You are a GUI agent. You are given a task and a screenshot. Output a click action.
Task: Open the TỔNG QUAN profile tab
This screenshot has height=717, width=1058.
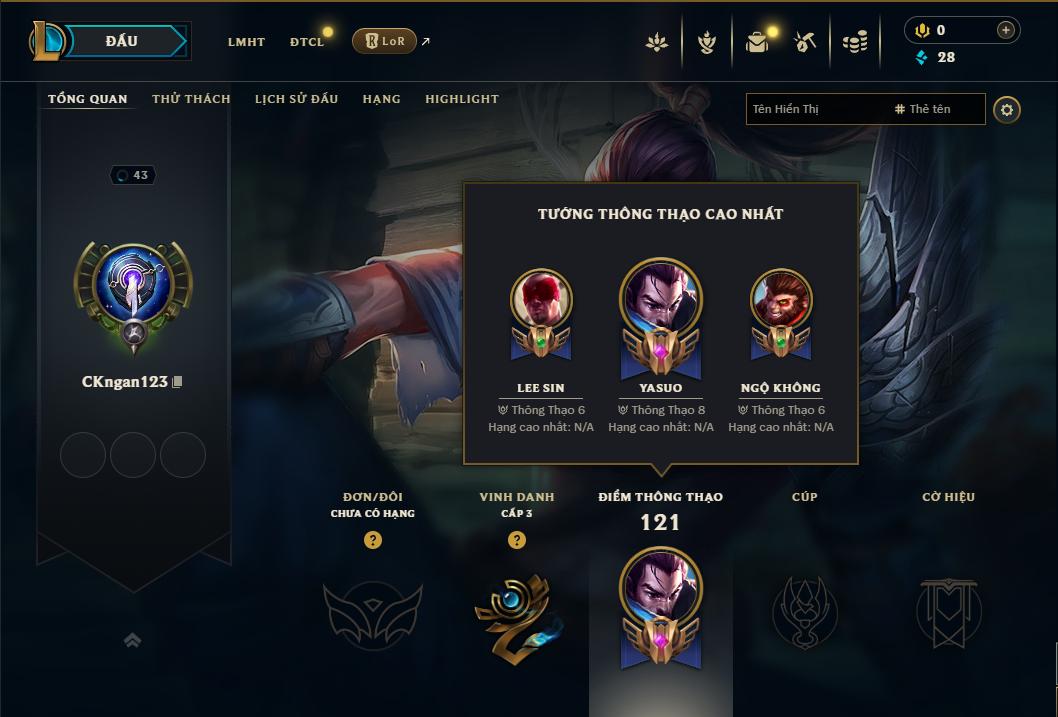point(88,99)
